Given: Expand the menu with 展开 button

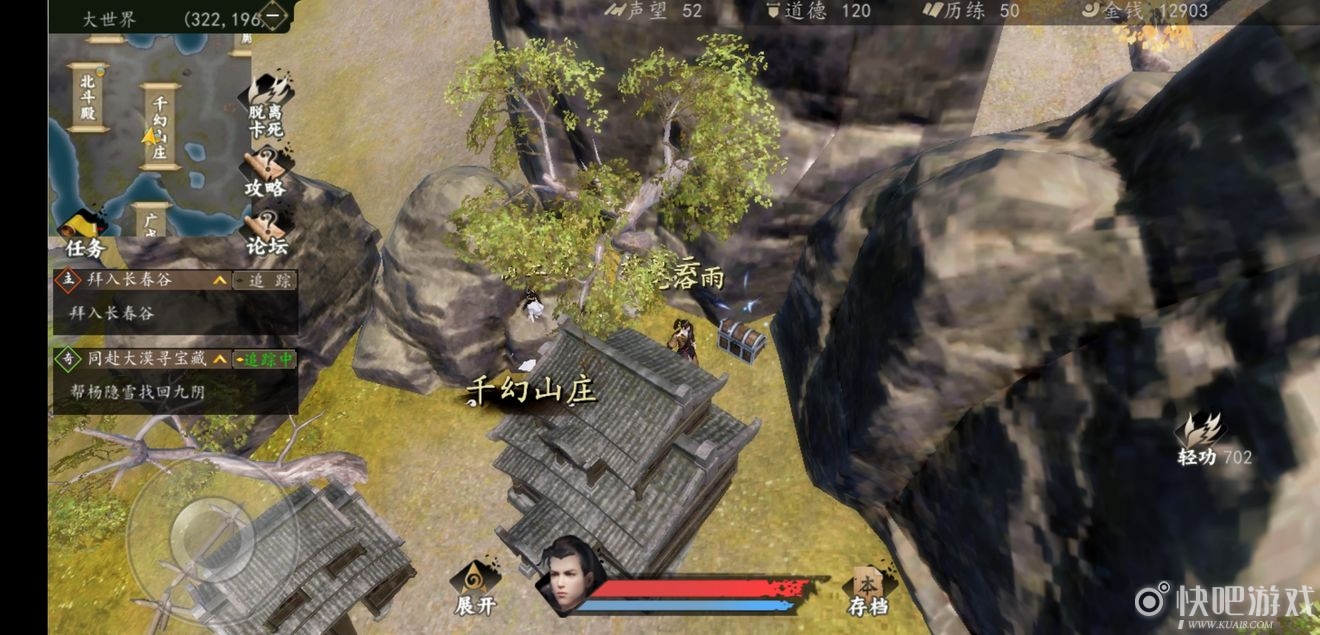Looking at the screenshot, I should click(475, 587).
